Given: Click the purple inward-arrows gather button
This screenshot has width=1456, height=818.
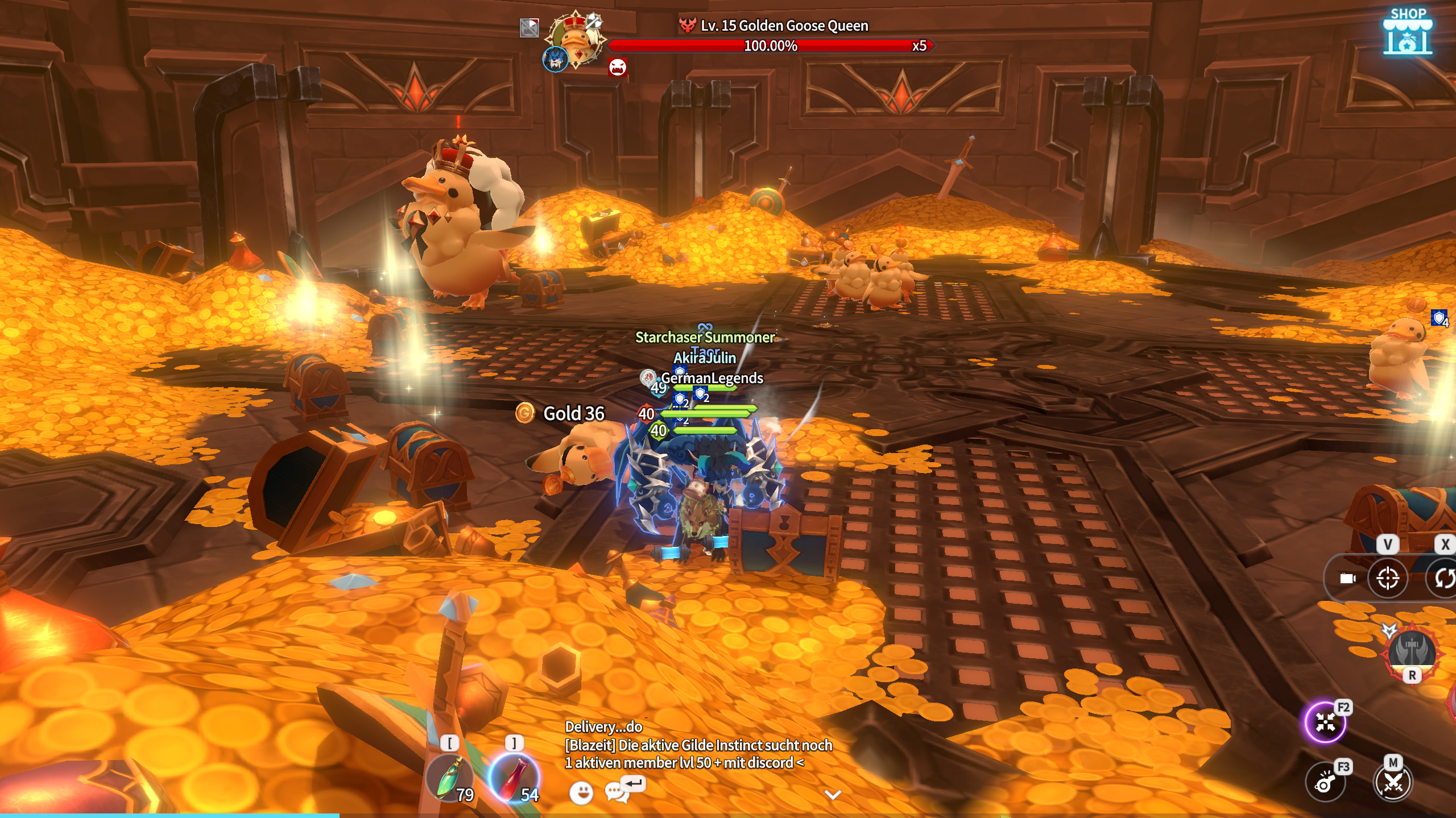Looking at the screenshot, I should click(1325, 723).
